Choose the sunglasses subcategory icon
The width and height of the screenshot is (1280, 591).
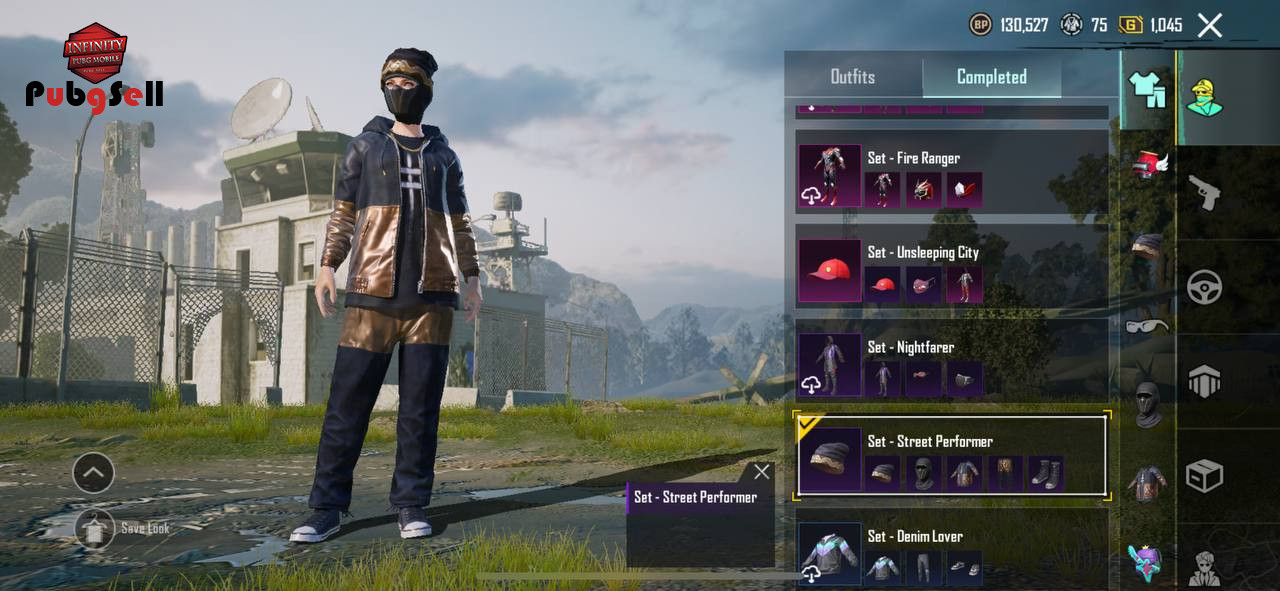click(1147, 325)
